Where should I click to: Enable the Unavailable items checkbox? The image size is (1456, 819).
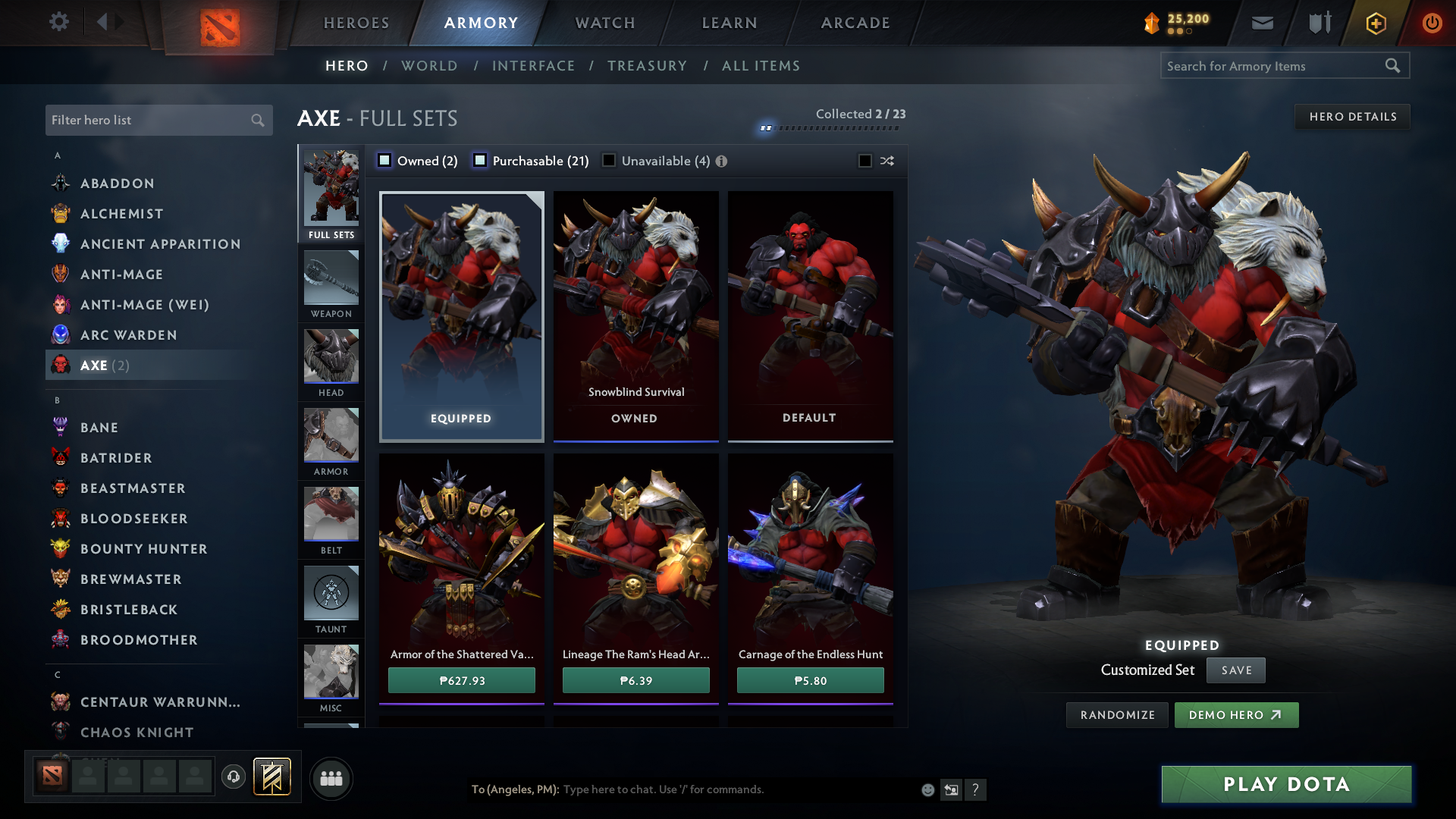pyautogui.click(x=609, y=160)
